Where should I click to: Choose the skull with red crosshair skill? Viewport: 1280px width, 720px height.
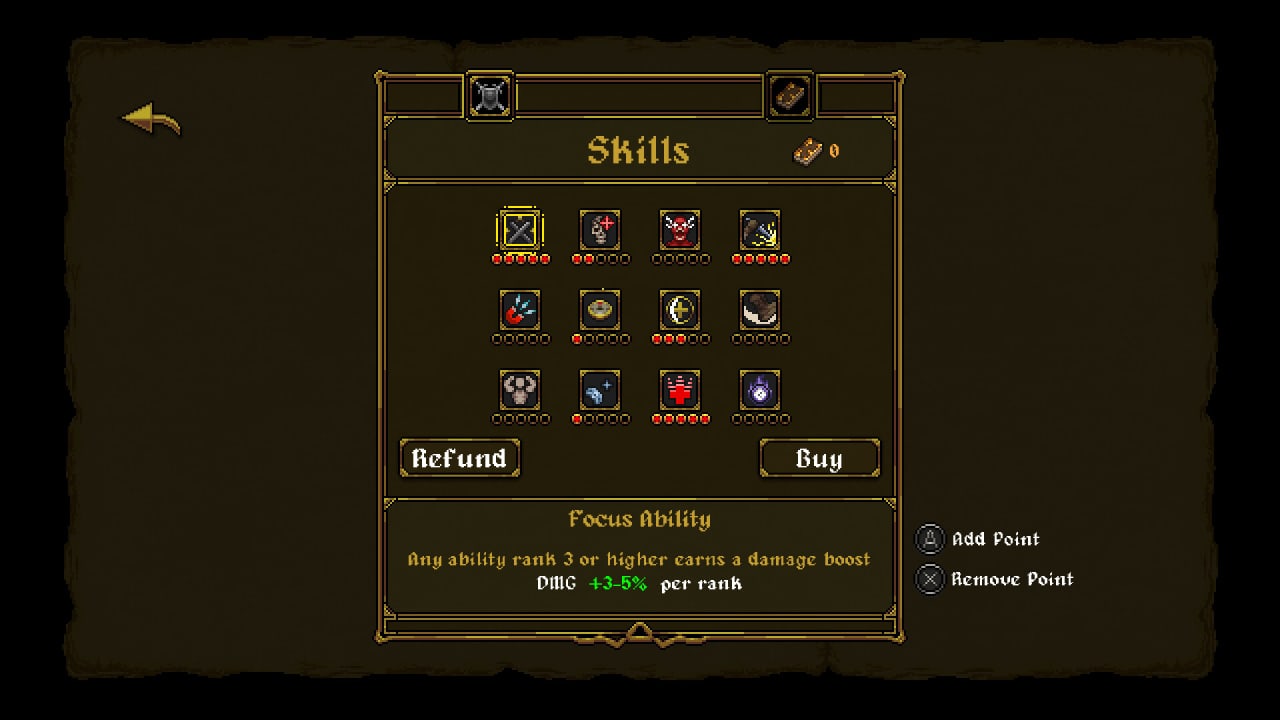[x=600, y=230]
